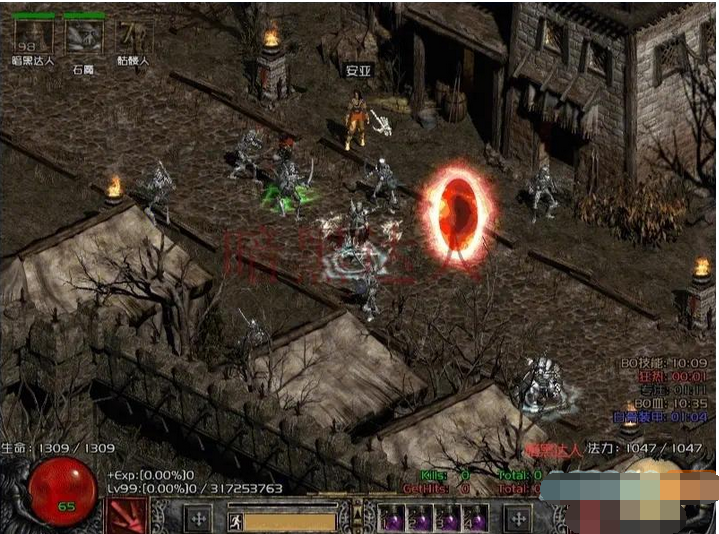Image resolution: width=719 pixels, height=534 pixels.
Task: Click the cross button beside the run icon
Action: (x=199, y=518)
